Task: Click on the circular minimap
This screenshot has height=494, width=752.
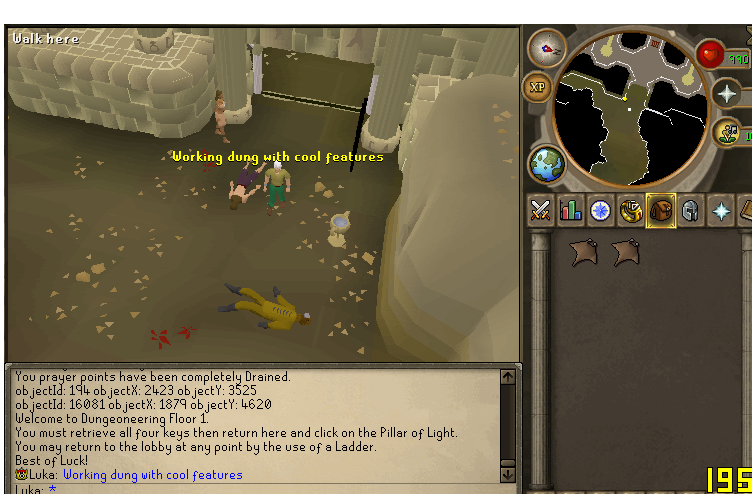Action: click(628, 102)
